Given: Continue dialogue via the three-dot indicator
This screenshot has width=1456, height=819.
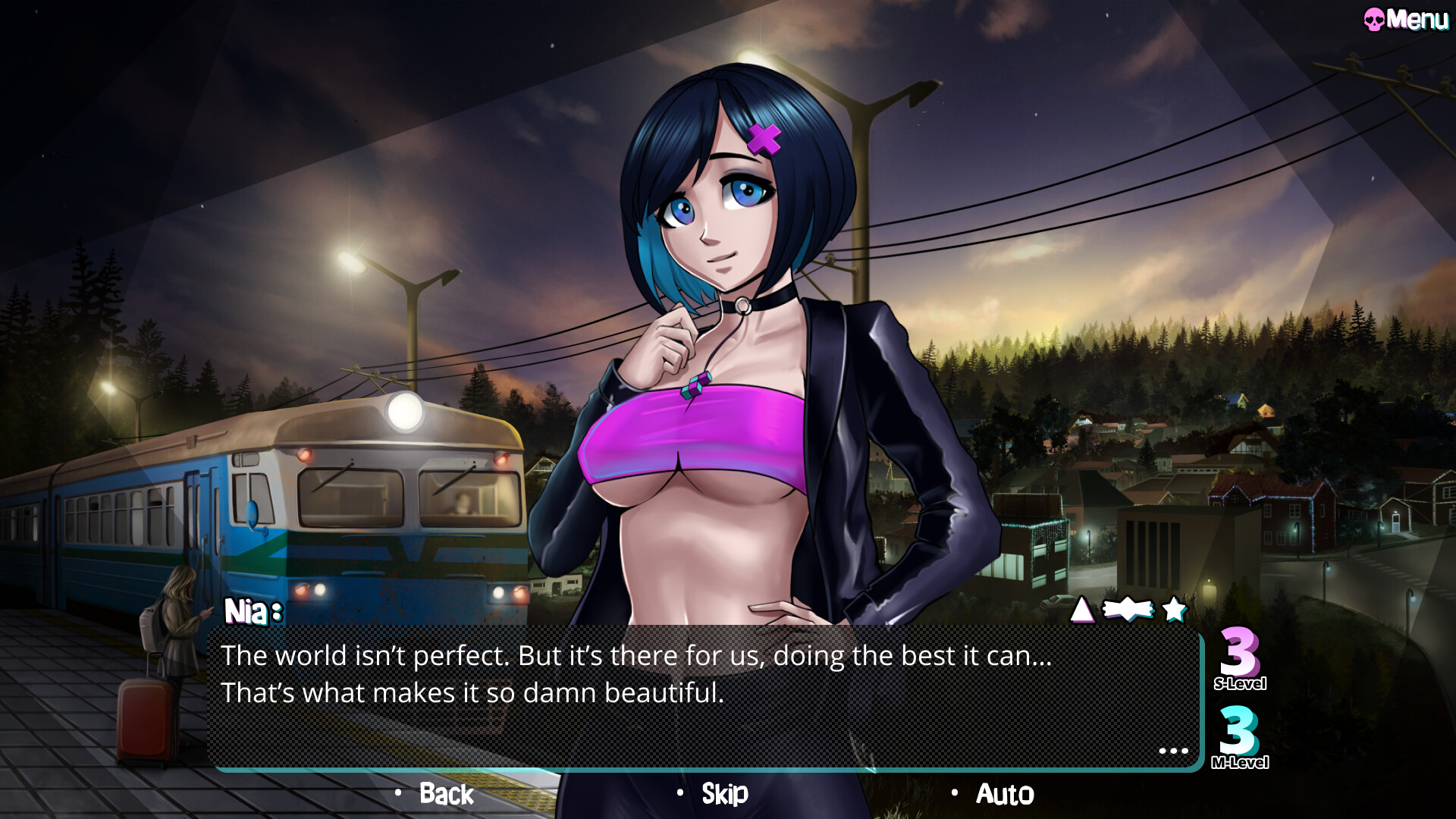Looking at the screenshot, I should (x=1173, y=751).
